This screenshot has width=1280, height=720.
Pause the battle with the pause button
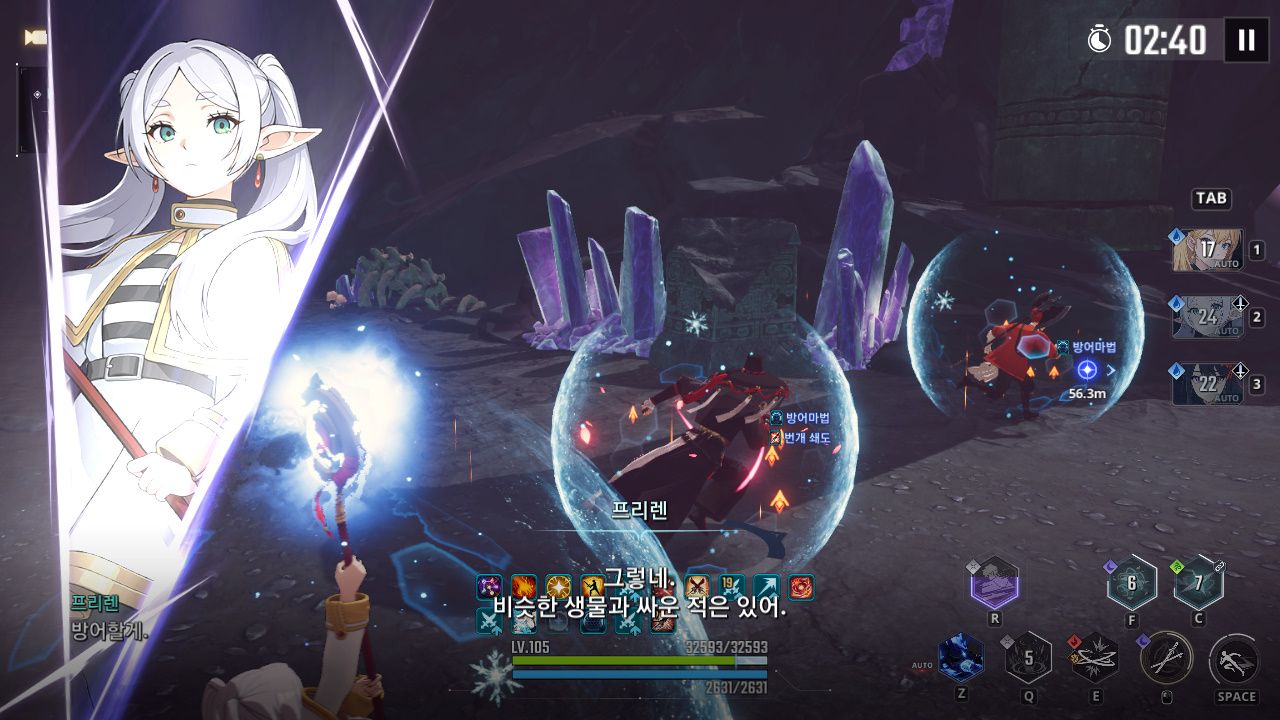(x=1246, y=40)
